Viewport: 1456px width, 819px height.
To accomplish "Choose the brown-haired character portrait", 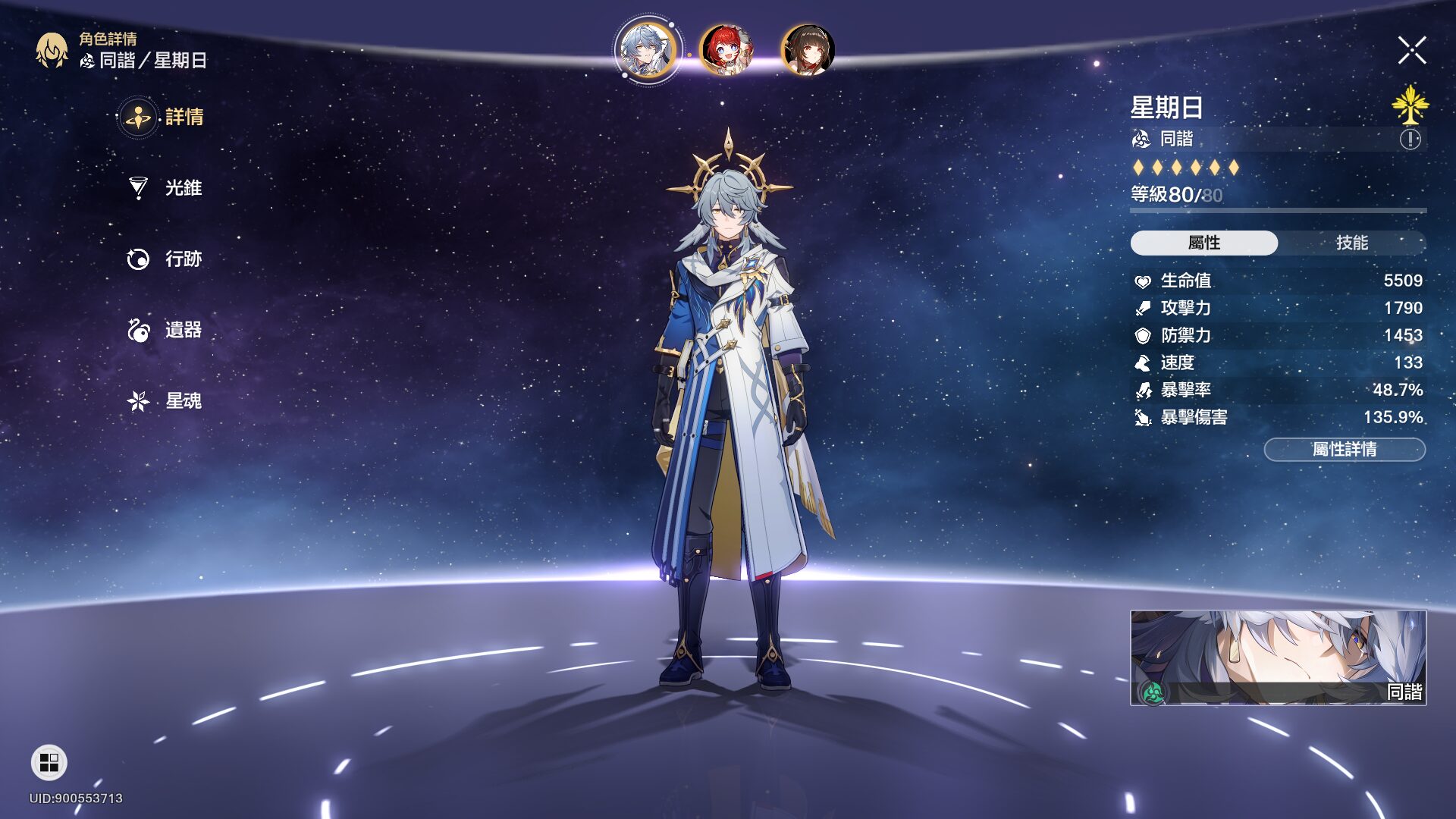I will (x=808, y=50).
